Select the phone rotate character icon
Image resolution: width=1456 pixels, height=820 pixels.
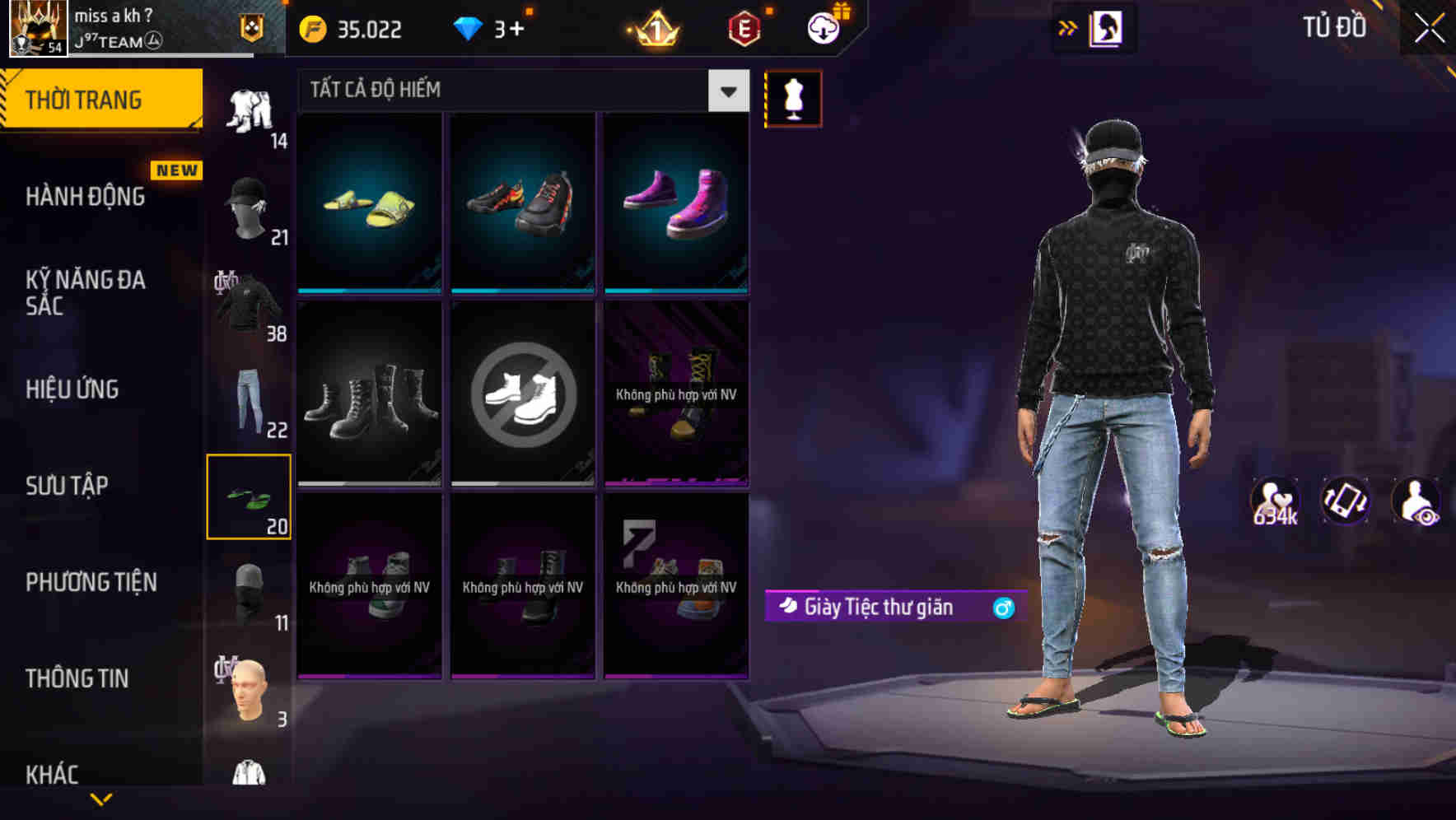[1346, 501]
